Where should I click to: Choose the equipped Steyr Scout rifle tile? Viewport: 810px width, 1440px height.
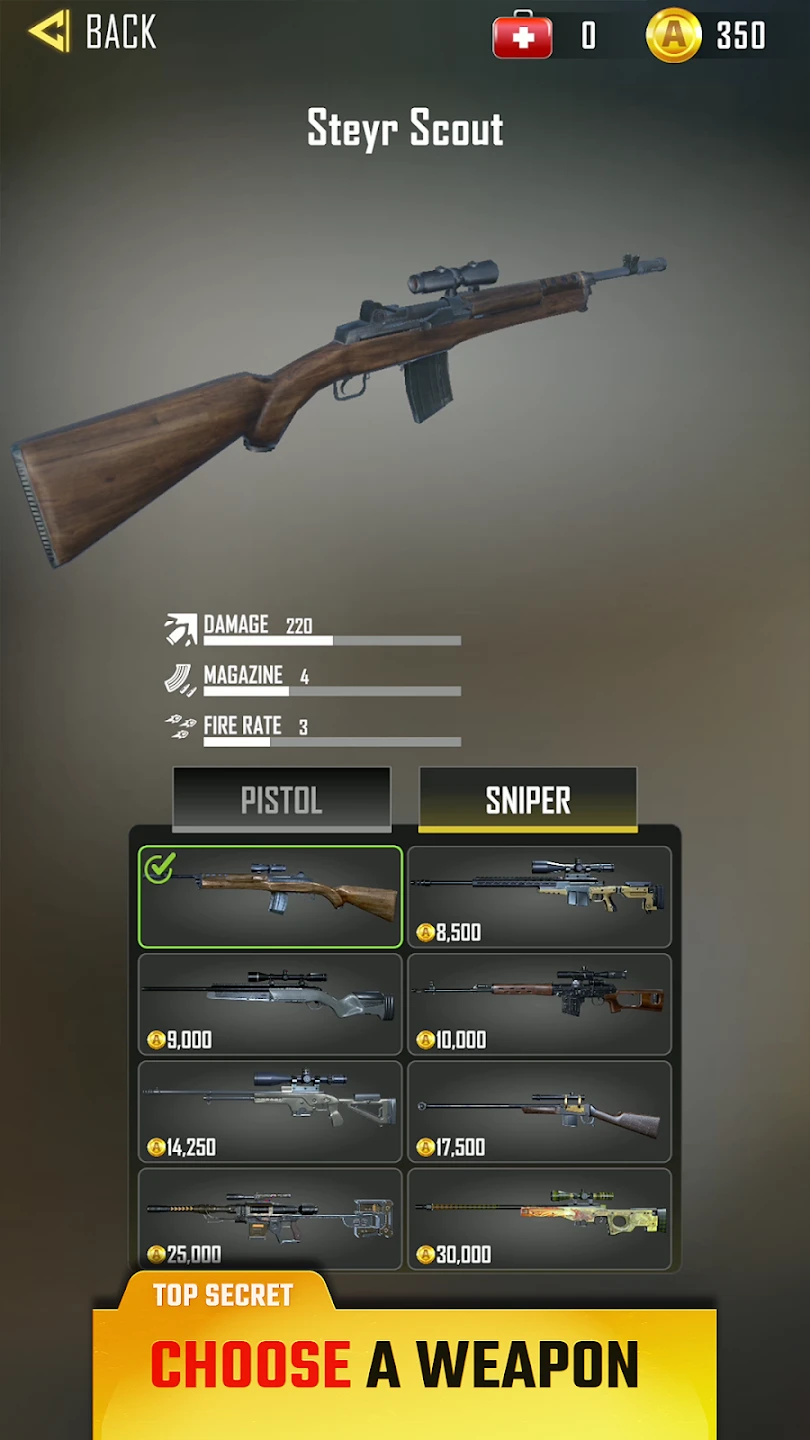(270, 896)
